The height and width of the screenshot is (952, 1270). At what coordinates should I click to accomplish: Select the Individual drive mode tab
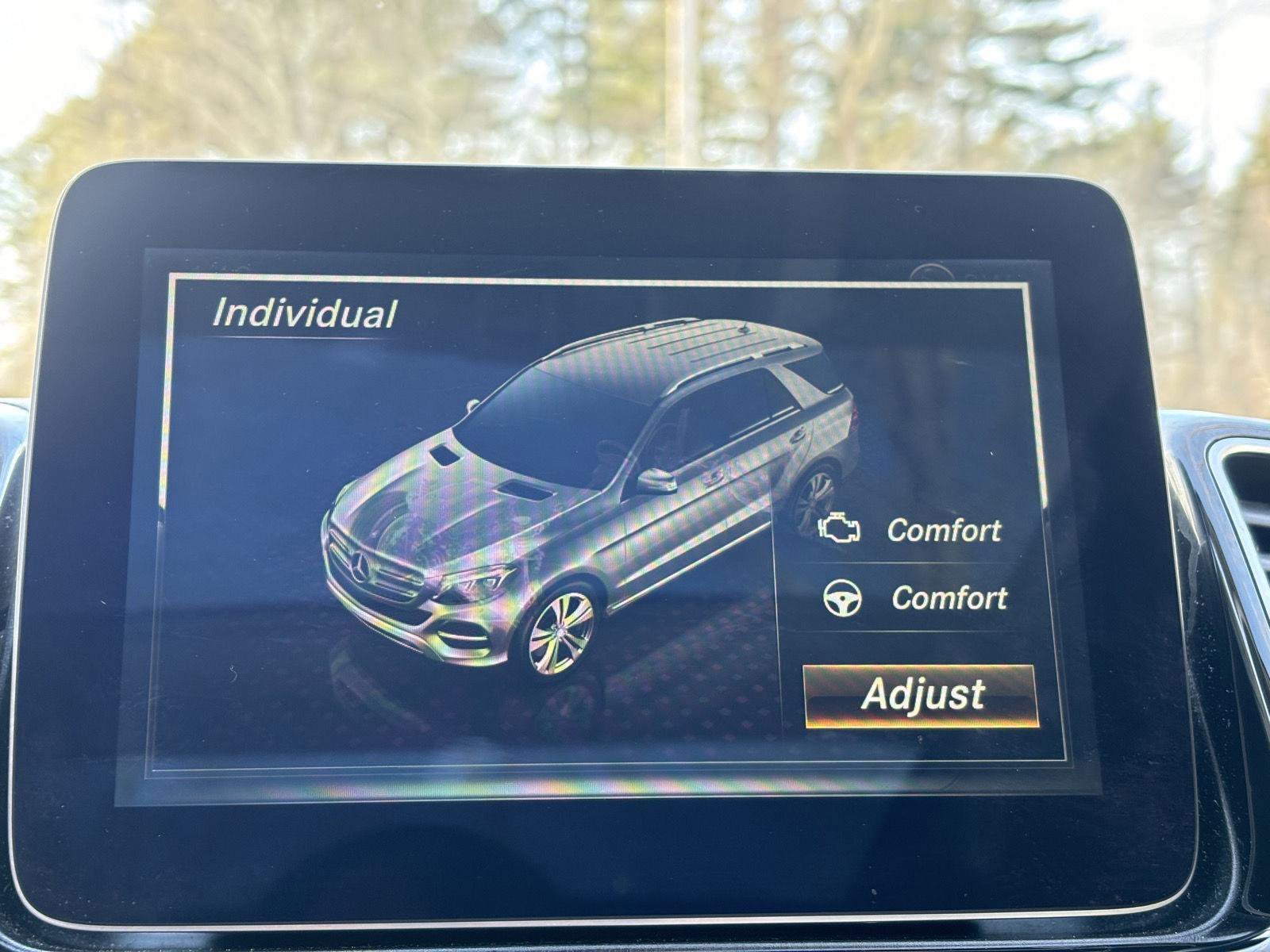[x=304, y=313]
